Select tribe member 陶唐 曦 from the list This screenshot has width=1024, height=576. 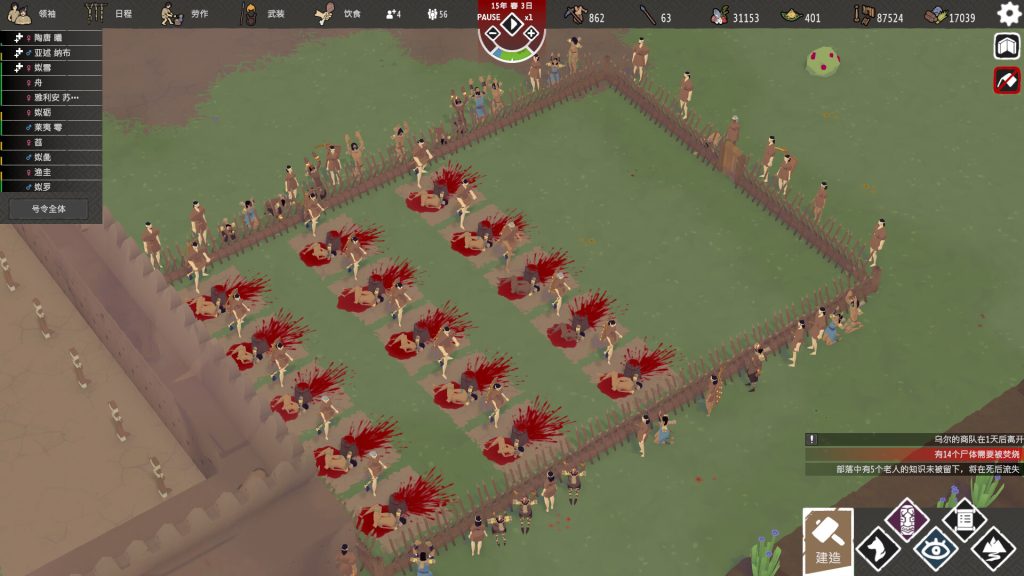52,37
